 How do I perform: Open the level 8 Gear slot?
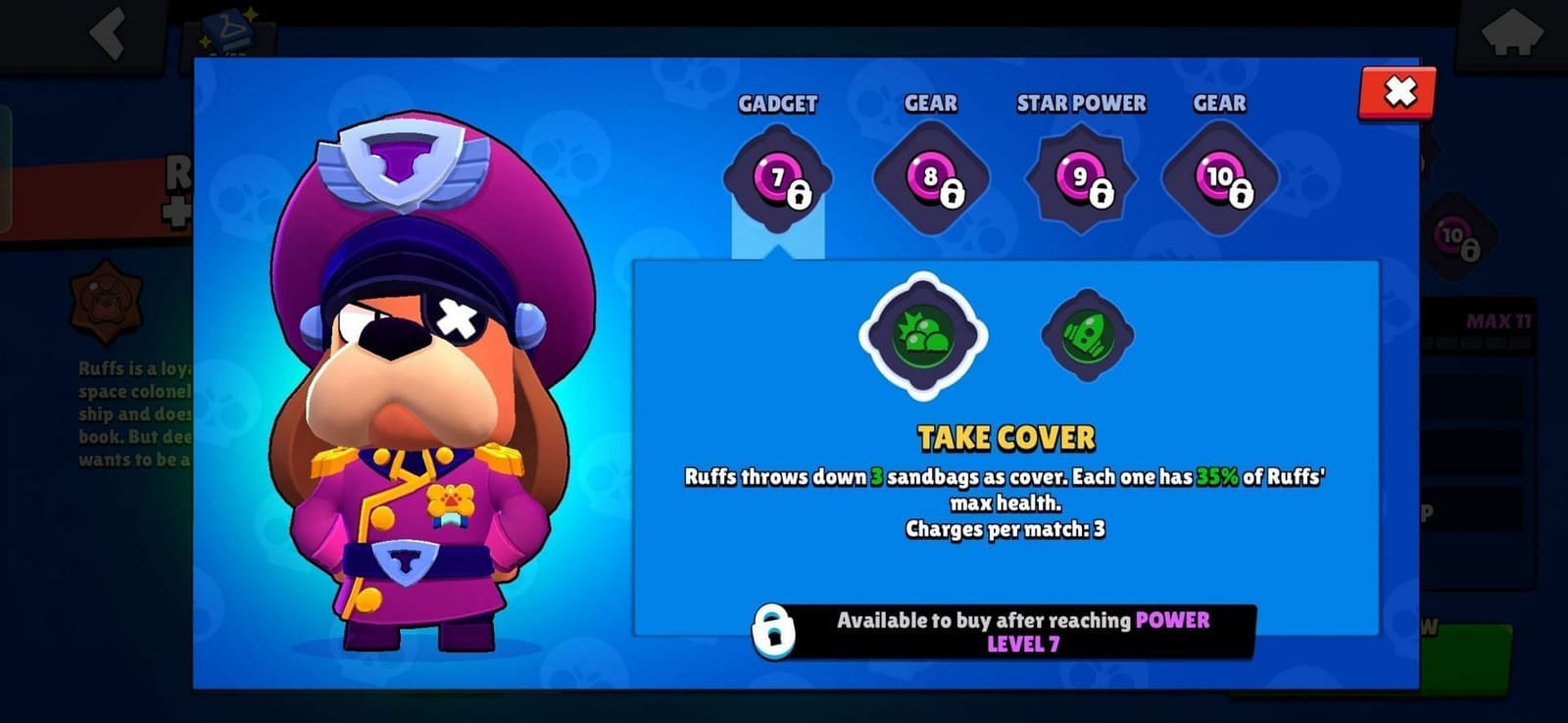929,179
